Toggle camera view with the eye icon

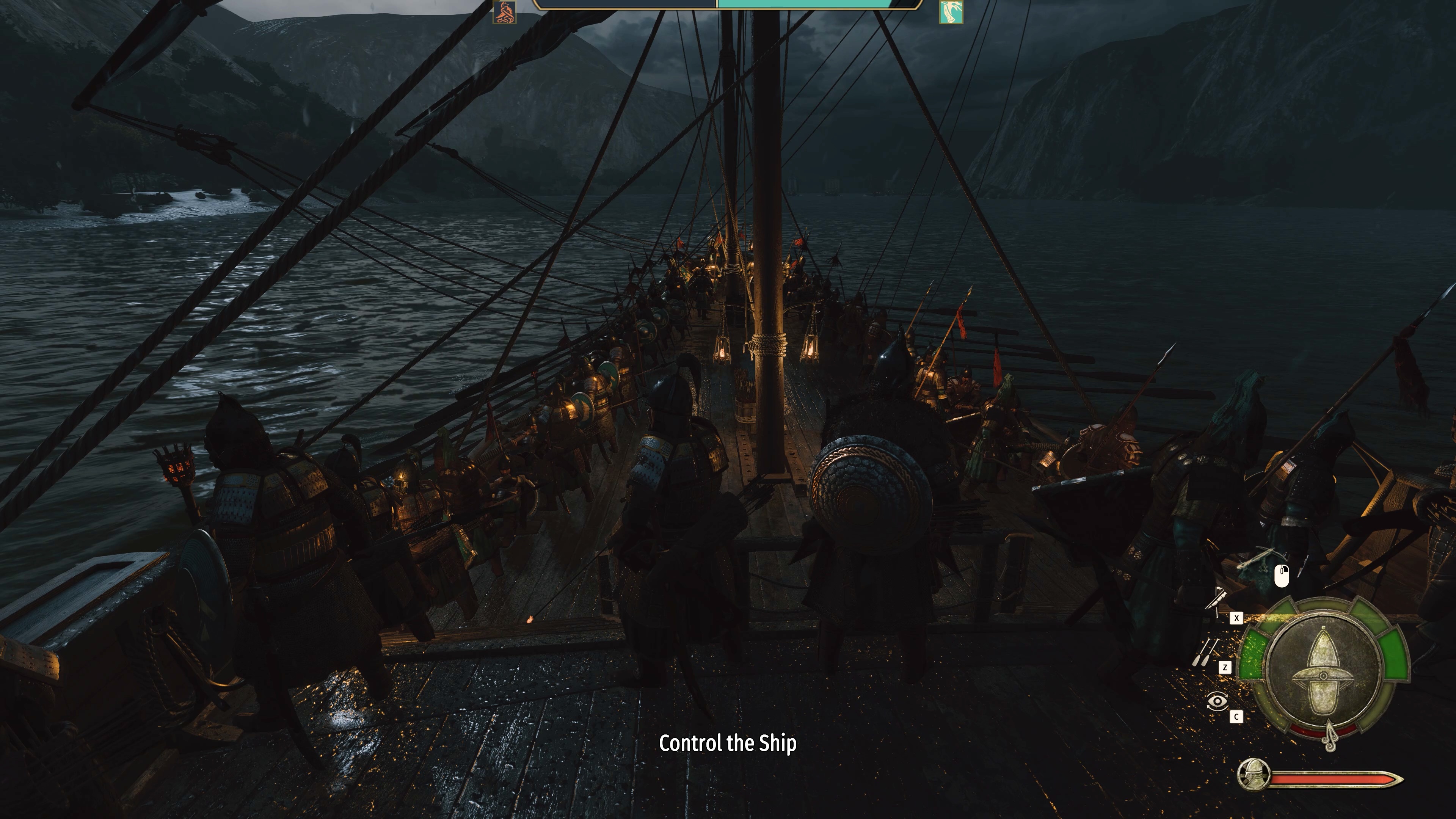[1218, 701]
